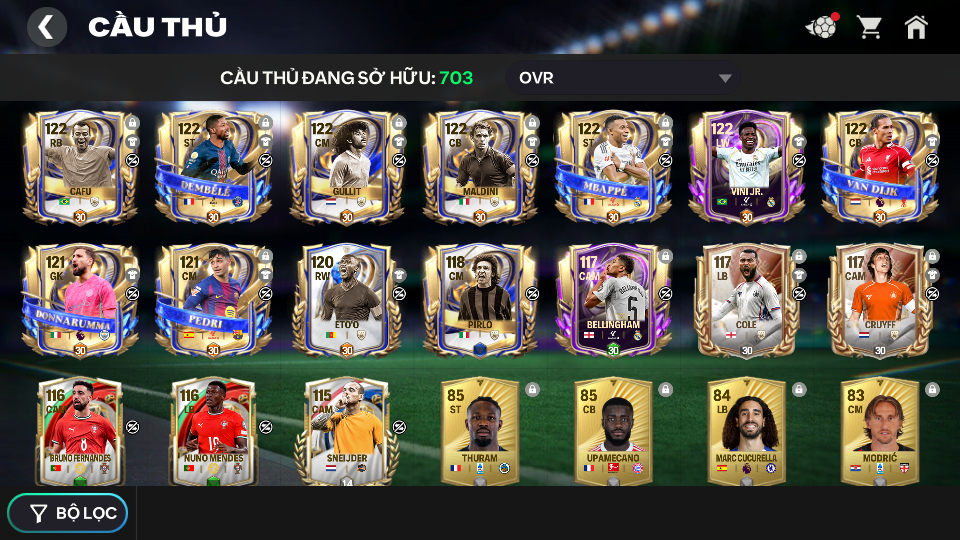Open the shopping cart store

tap(869, 27)
